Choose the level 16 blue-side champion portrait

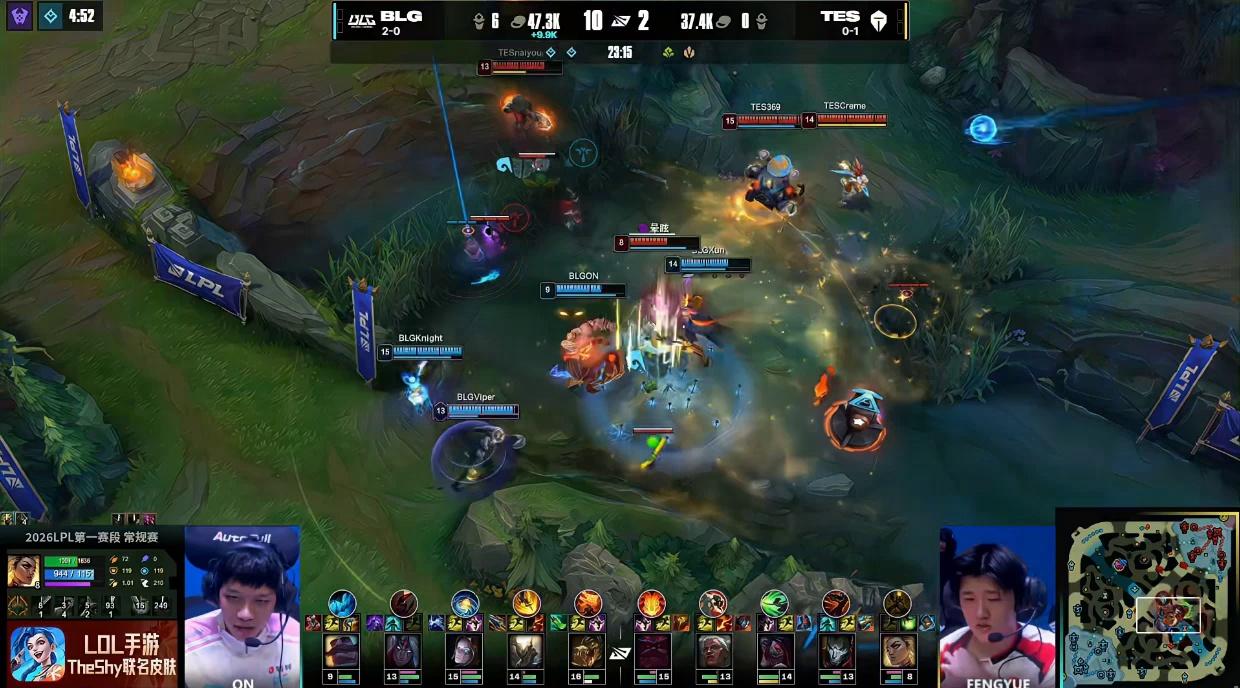[x=587, y=650]
